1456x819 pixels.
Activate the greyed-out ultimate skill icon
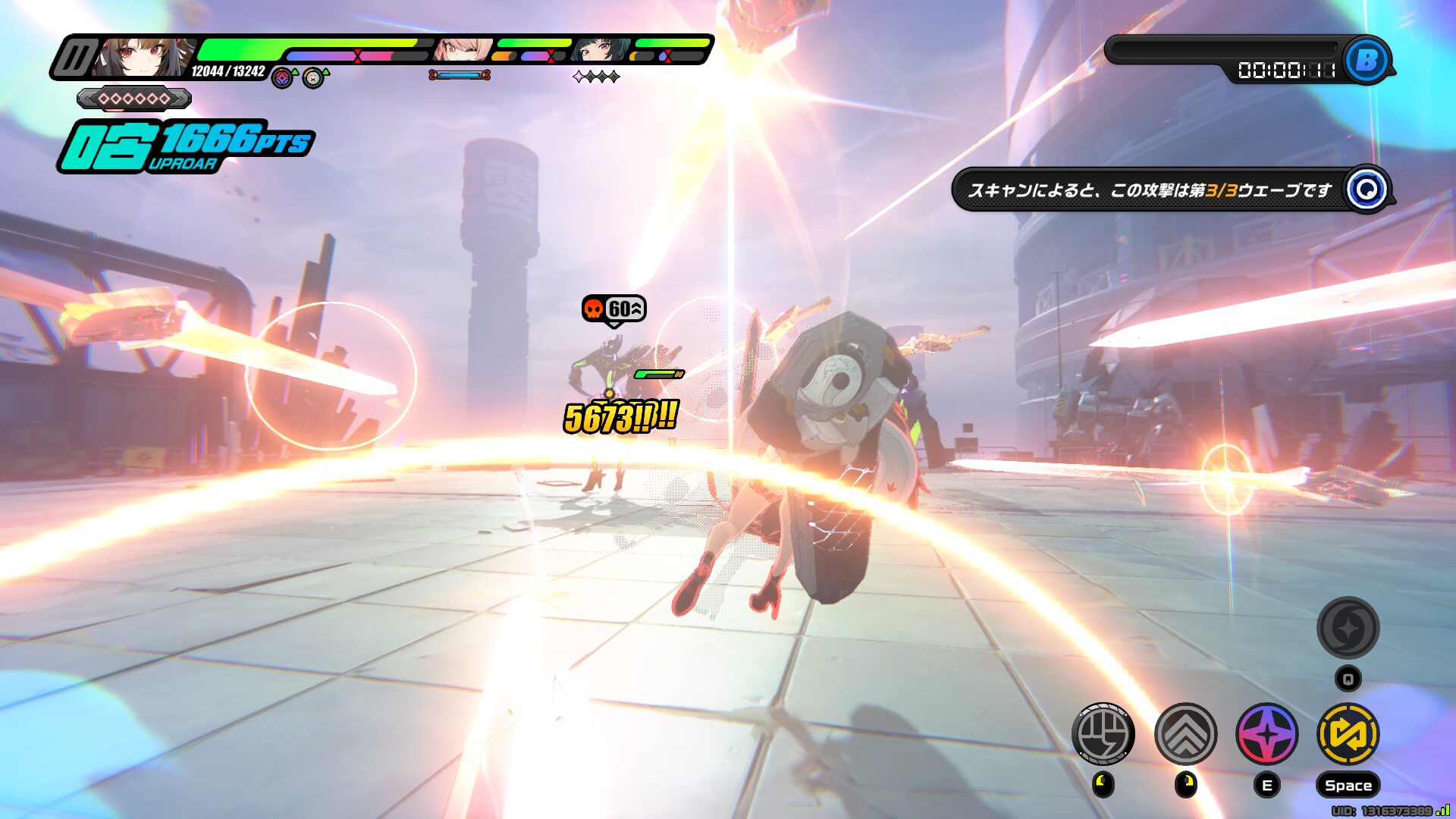[x=1348, y=628]
